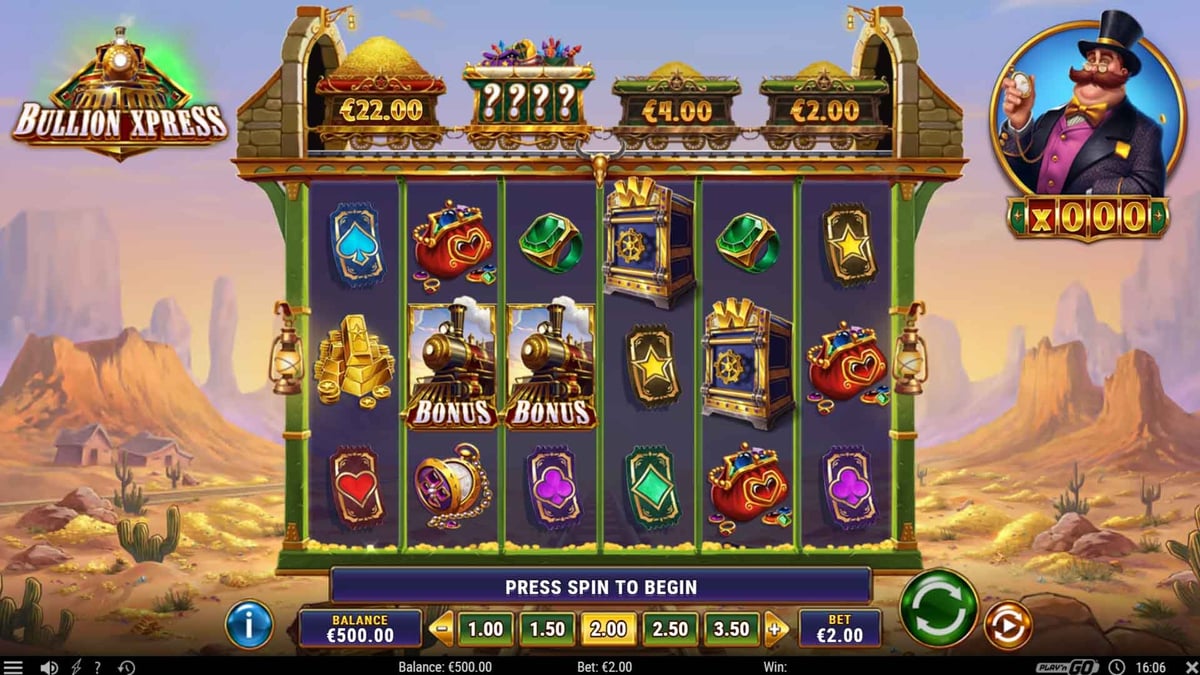Show game history with the clock-arrow icon
1200x675 pixels.
126,667
